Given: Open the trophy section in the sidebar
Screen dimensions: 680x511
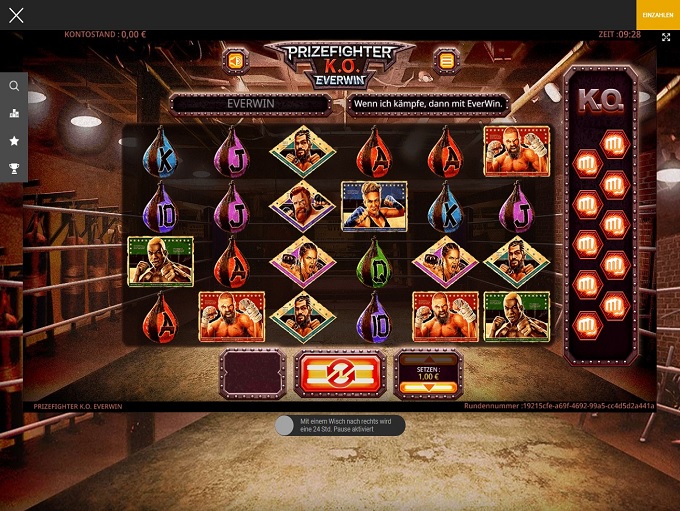Looking at the screenshot, I should pyautogui.click(x=14, y=169).
